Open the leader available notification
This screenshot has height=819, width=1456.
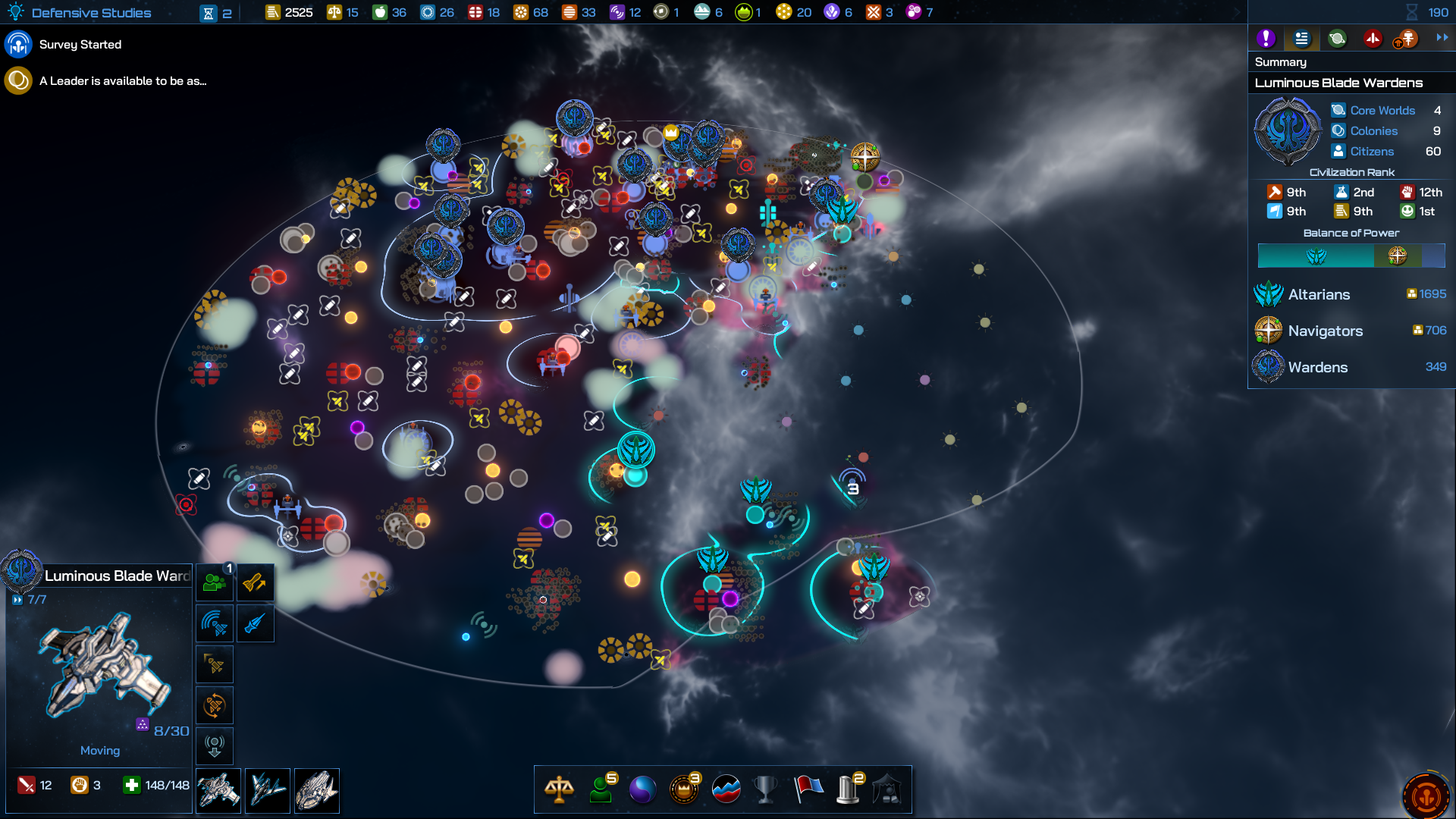[121, 81]
